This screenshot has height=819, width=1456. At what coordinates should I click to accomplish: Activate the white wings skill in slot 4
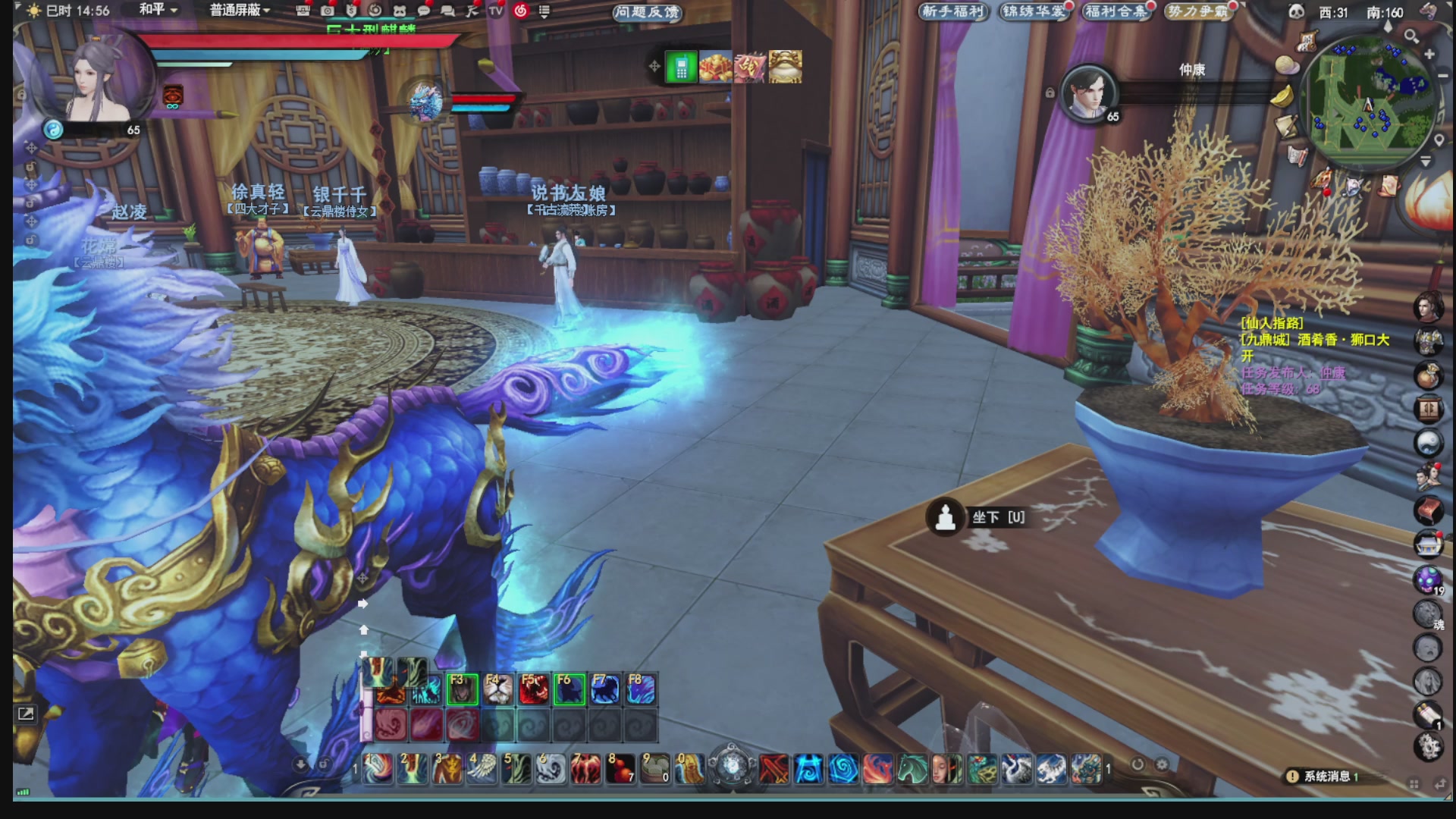[482, 769]
